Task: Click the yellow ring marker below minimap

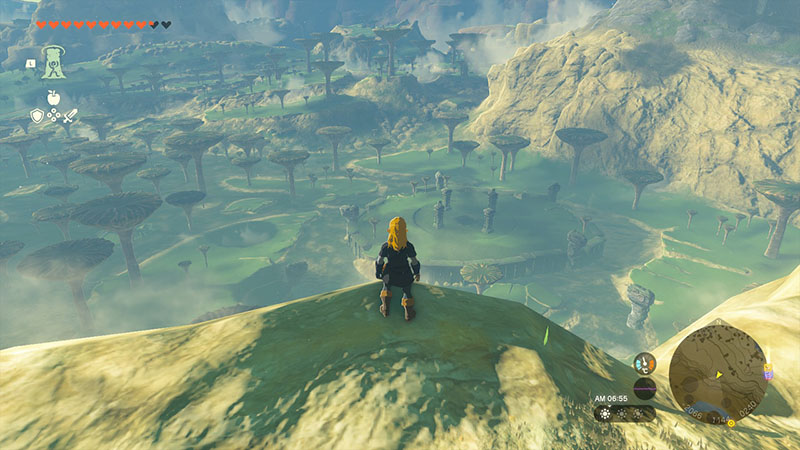Action: coord(730,422)
